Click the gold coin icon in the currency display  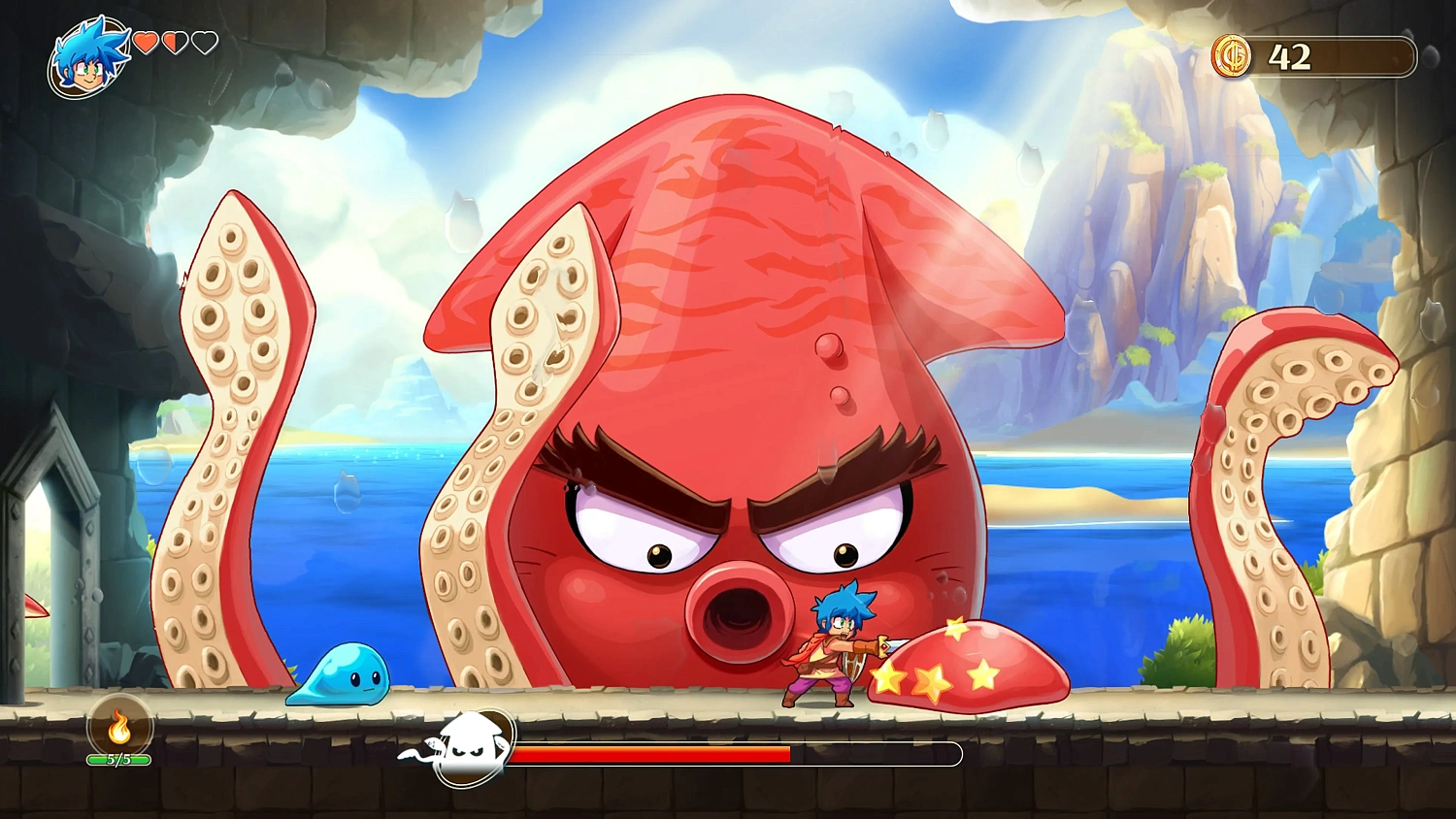[1232, 56]
